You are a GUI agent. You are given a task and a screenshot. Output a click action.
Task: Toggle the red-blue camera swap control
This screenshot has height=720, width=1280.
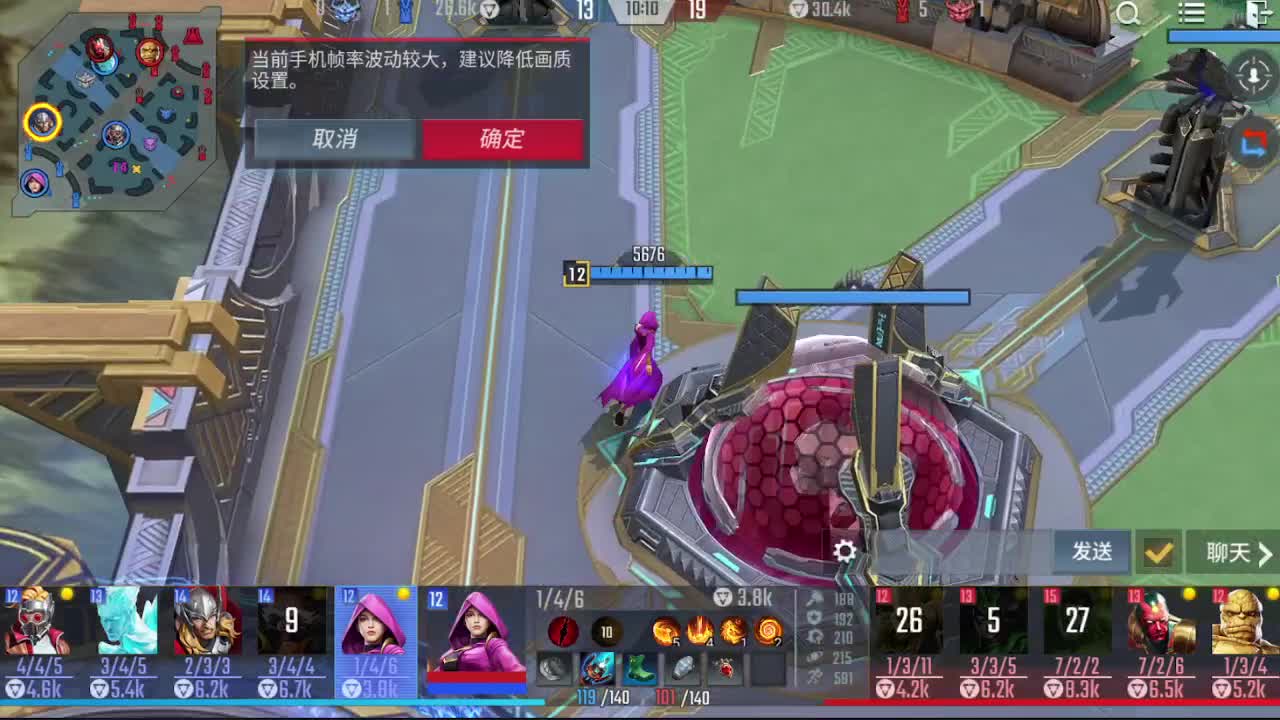pyautogui.click(x=1253, y=141)
